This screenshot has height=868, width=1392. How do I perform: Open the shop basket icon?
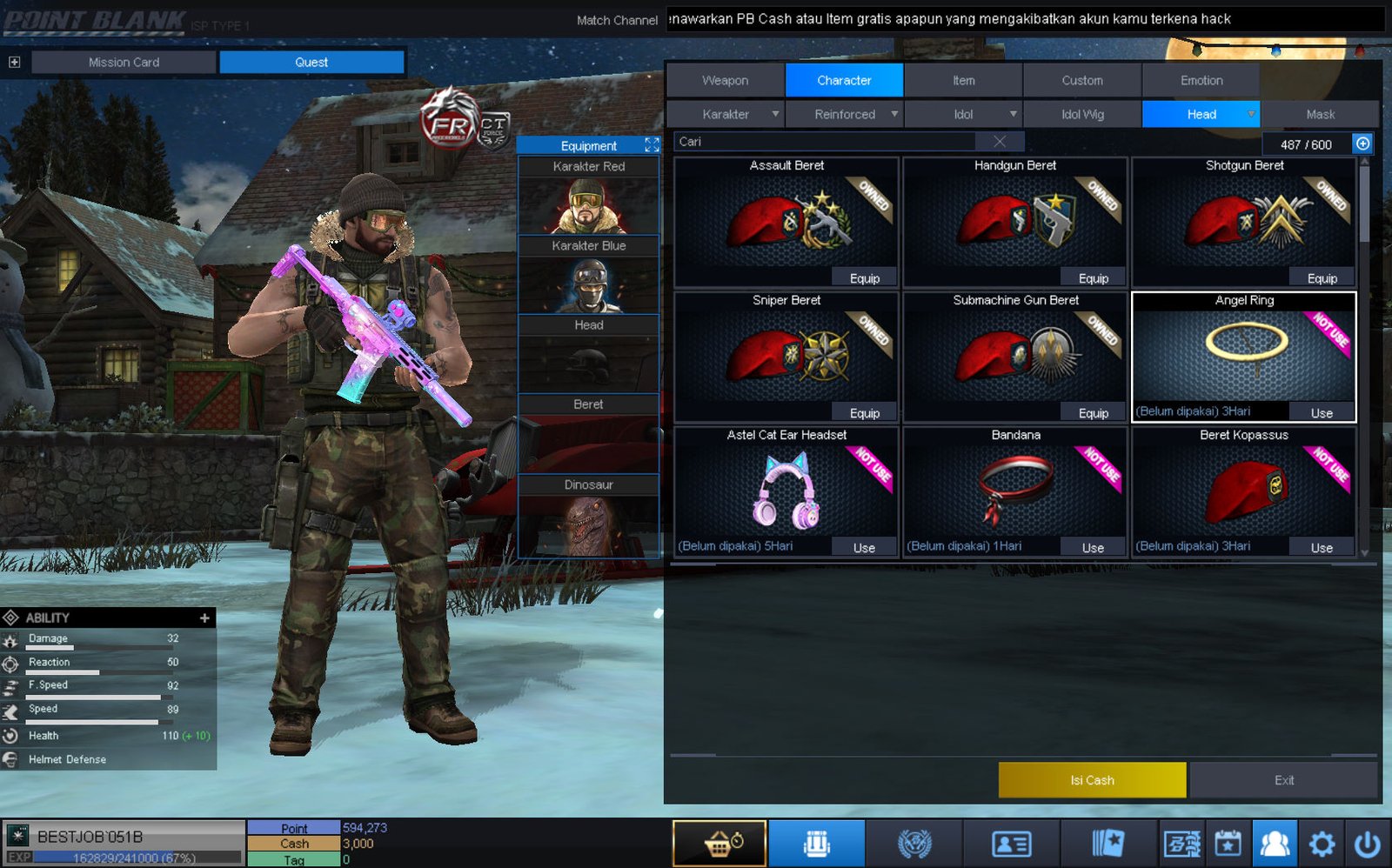click(x=719, y=844)
